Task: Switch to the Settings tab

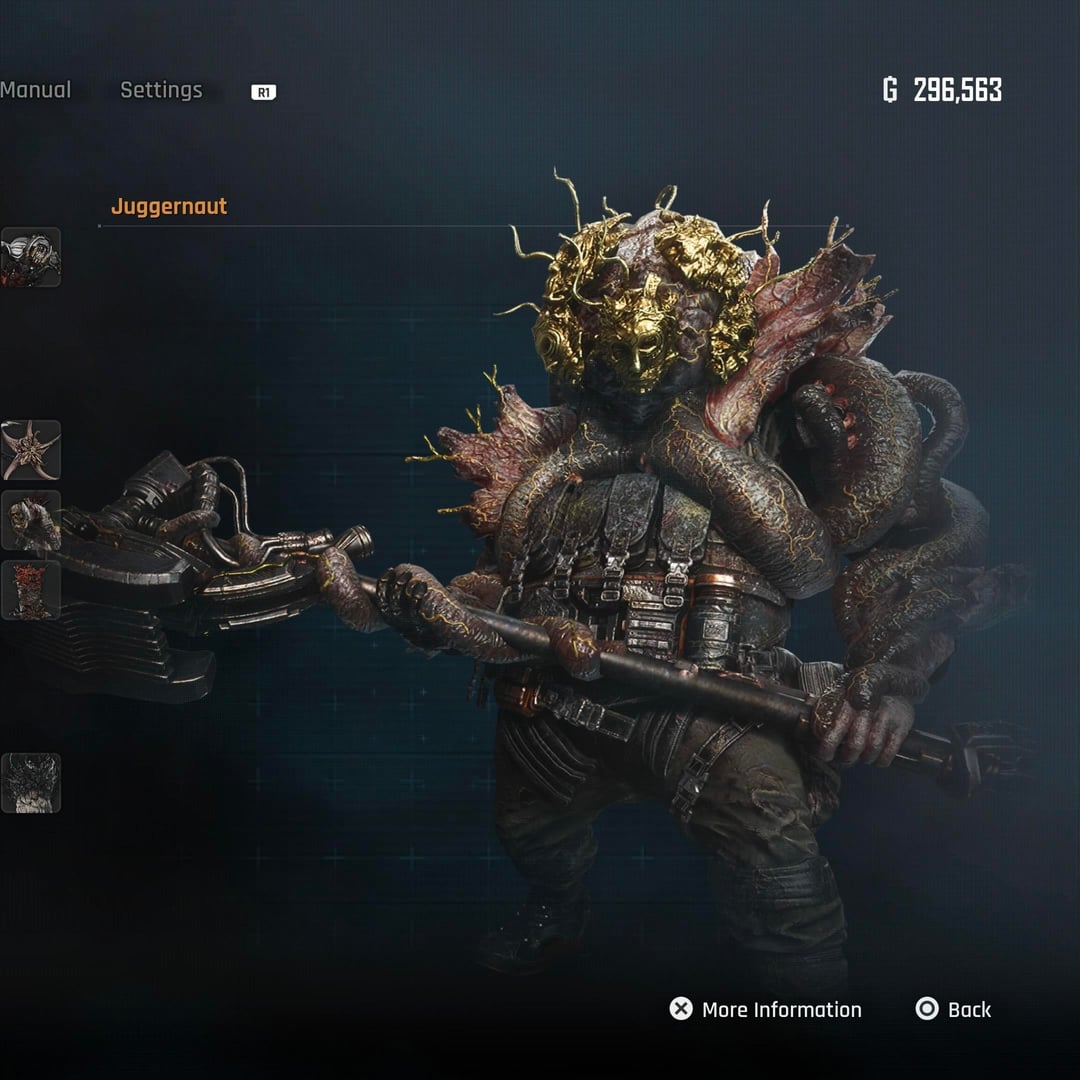Action: (161, 90)
